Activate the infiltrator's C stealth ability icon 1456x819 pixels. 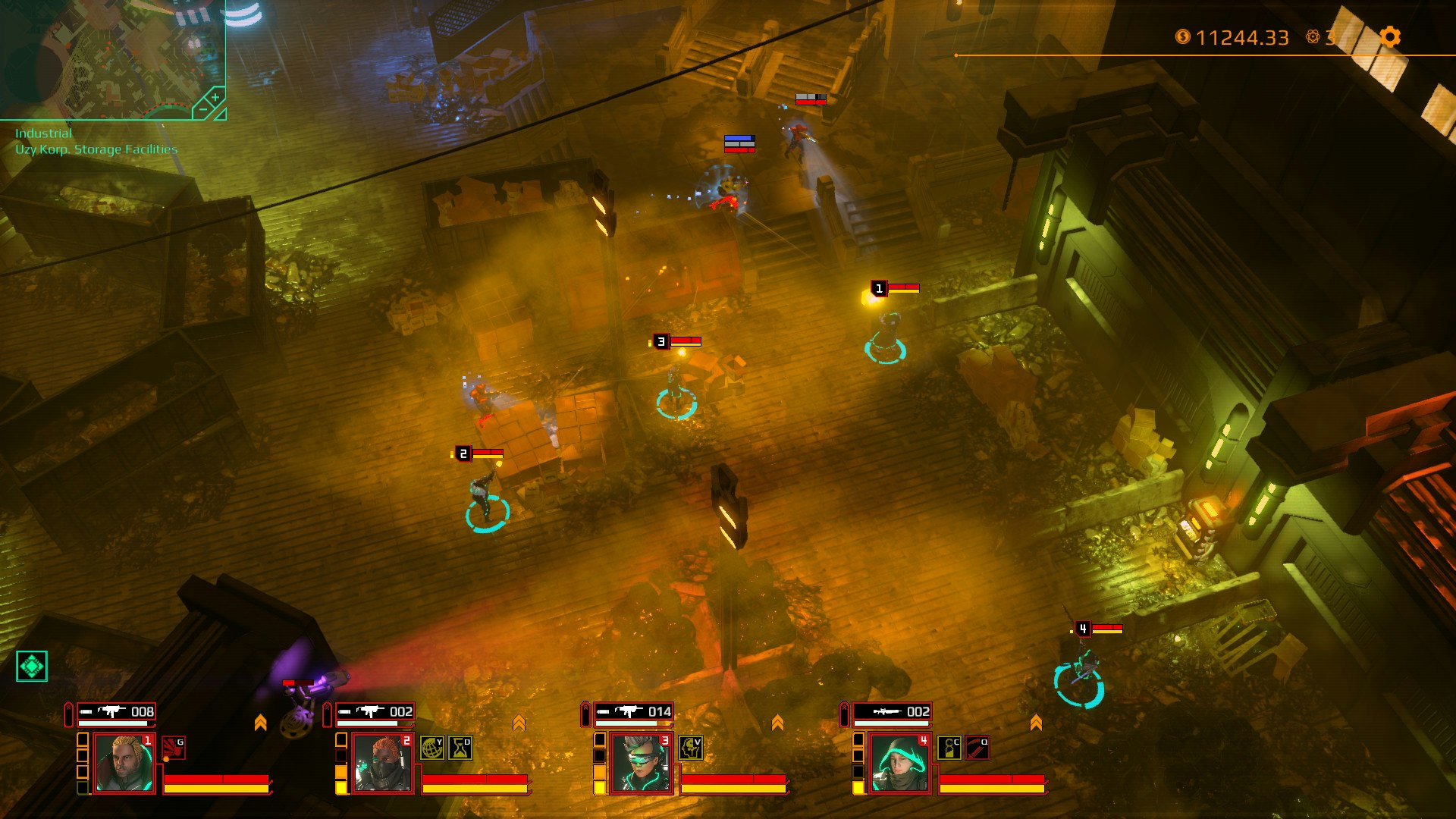tap(949, 748)
